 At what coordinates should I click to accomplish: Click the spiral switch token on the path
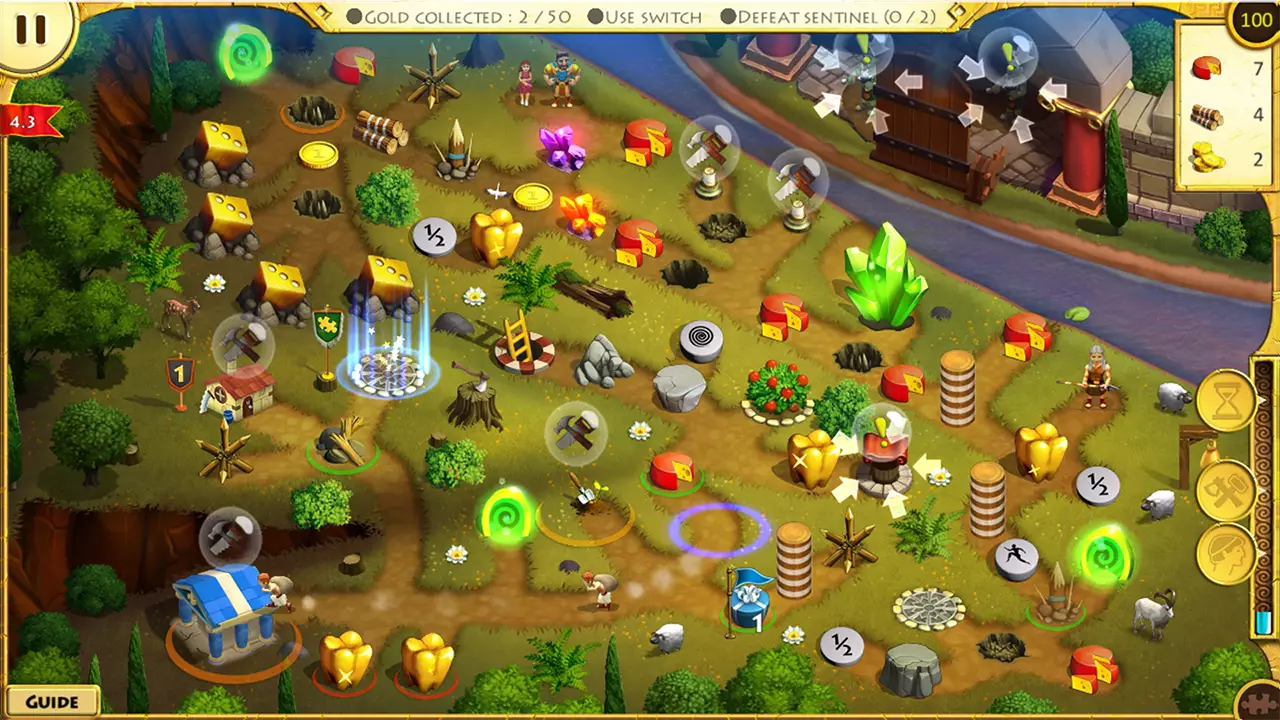[x=703, y=338]
